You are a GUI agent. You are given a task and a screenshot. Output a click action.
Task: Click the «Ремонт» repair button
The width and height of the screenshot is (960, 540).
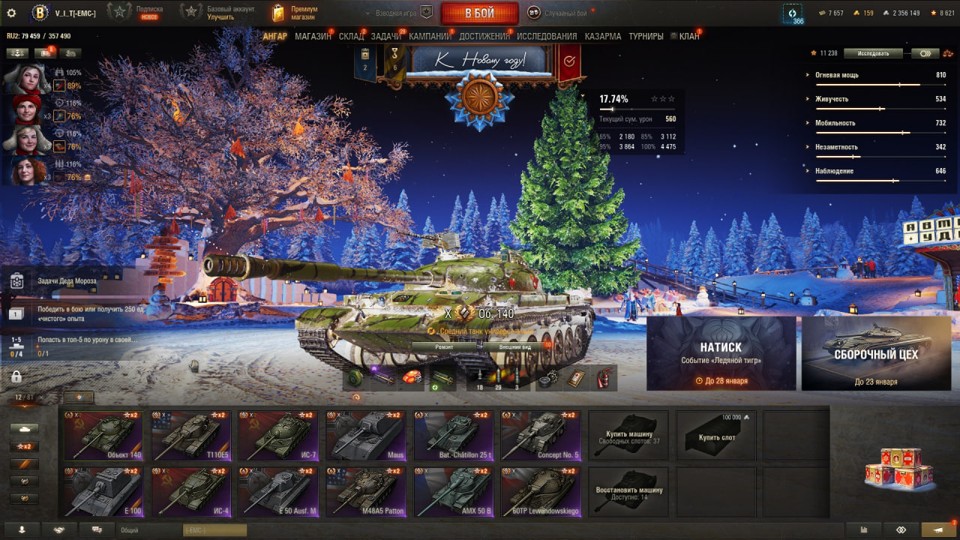(x=441, y=346)
